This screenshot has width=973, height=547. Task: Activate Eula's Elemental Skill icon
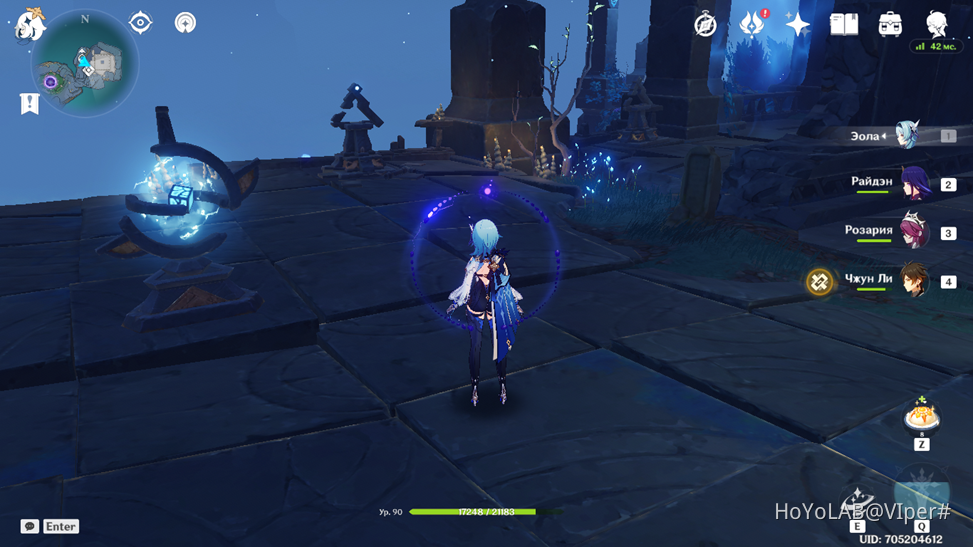point(858,502)
